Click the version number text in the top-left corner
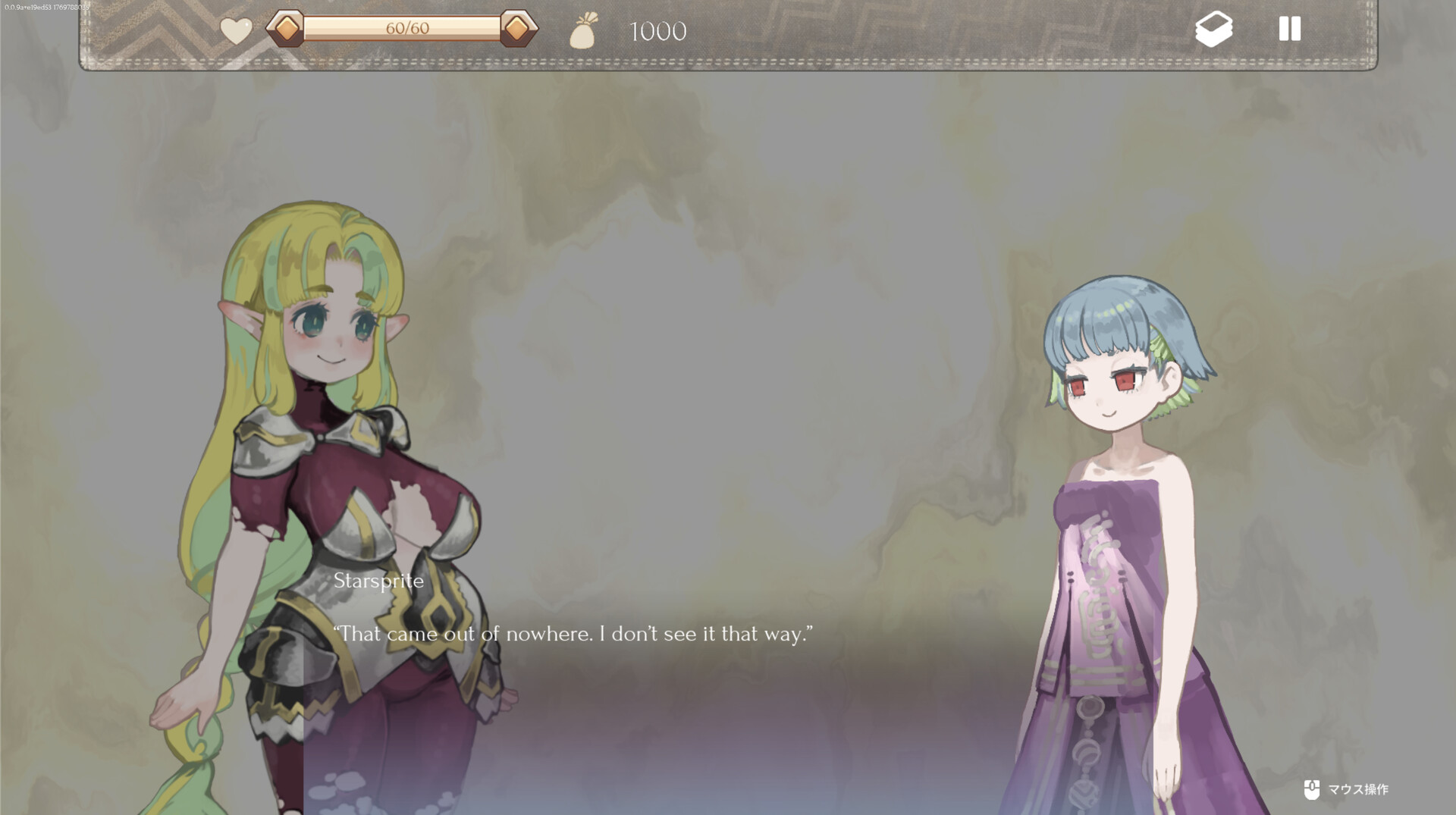 pyautogui.click(x=45, y=6)
